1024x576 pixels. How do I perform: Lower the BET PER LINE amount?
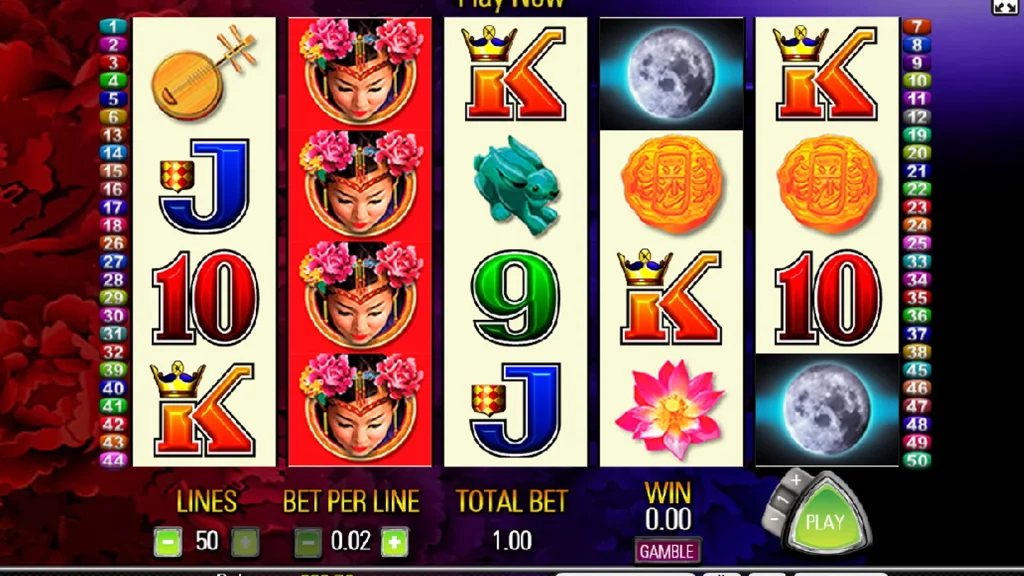[308, 542]
